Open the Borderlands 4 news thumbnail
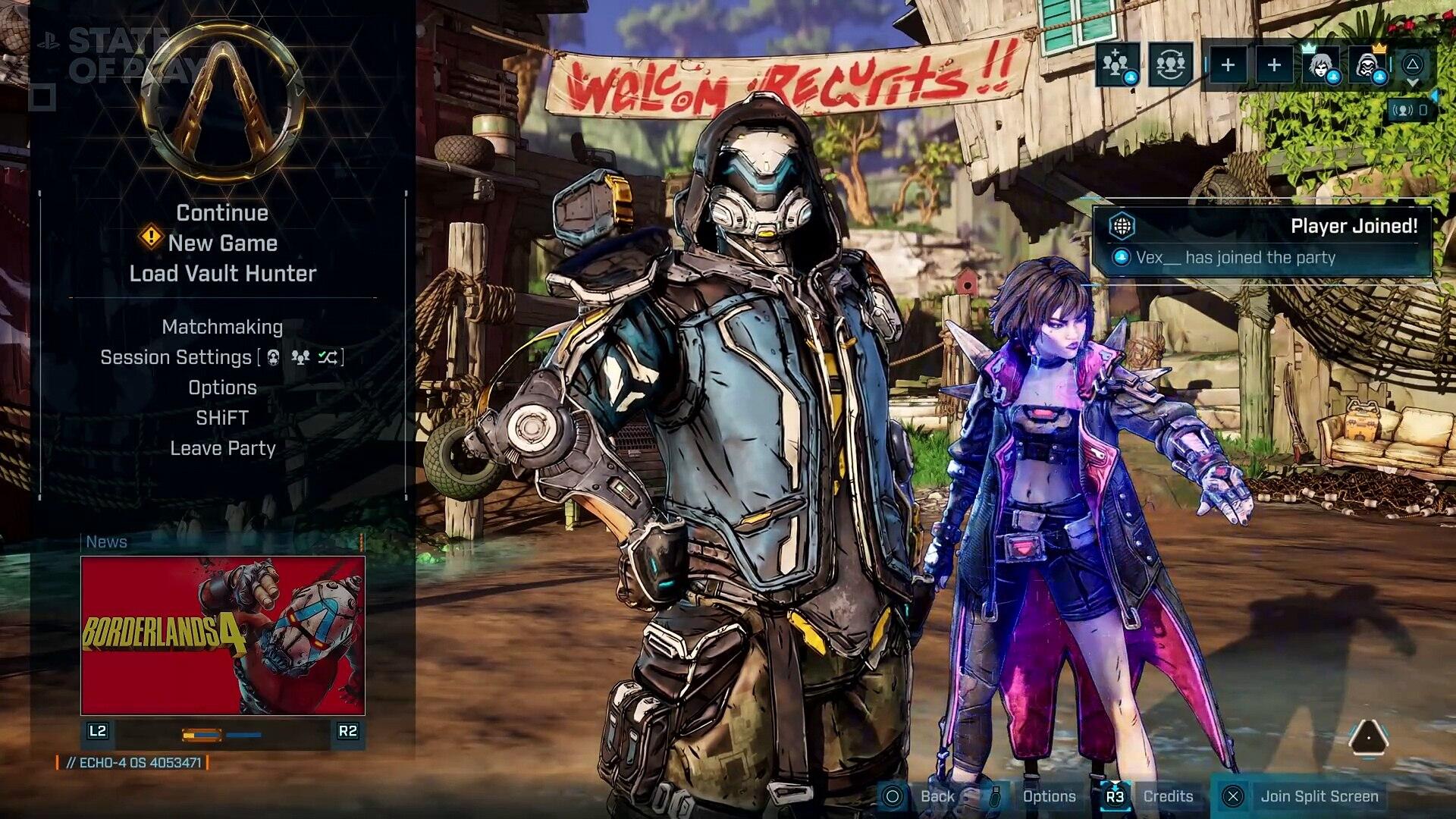 tap(223, 635)
